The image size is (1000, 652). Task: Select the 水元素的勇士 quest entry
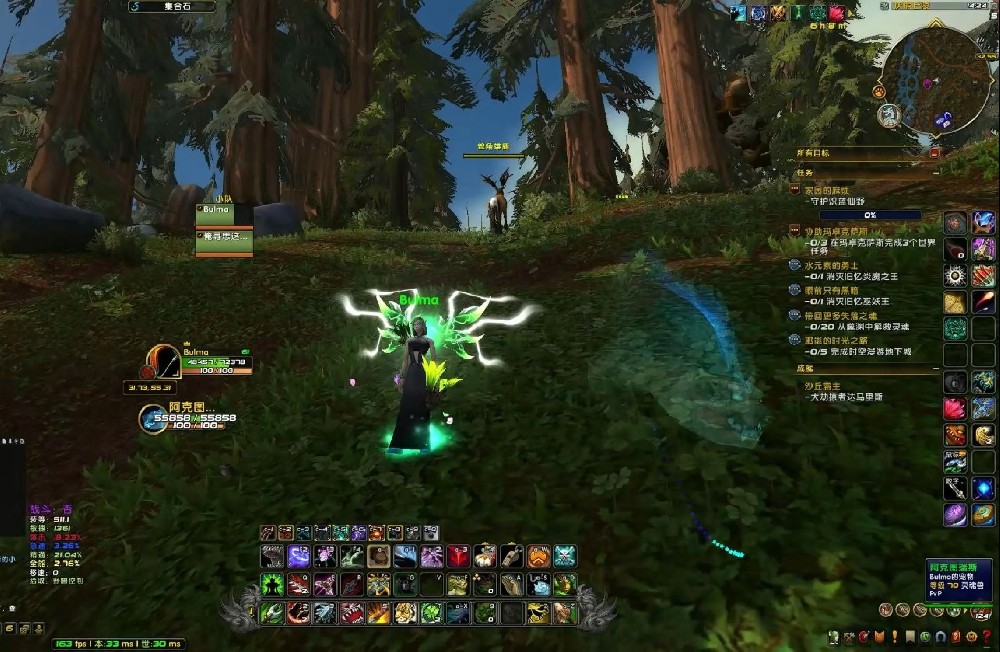pos(831,266)
